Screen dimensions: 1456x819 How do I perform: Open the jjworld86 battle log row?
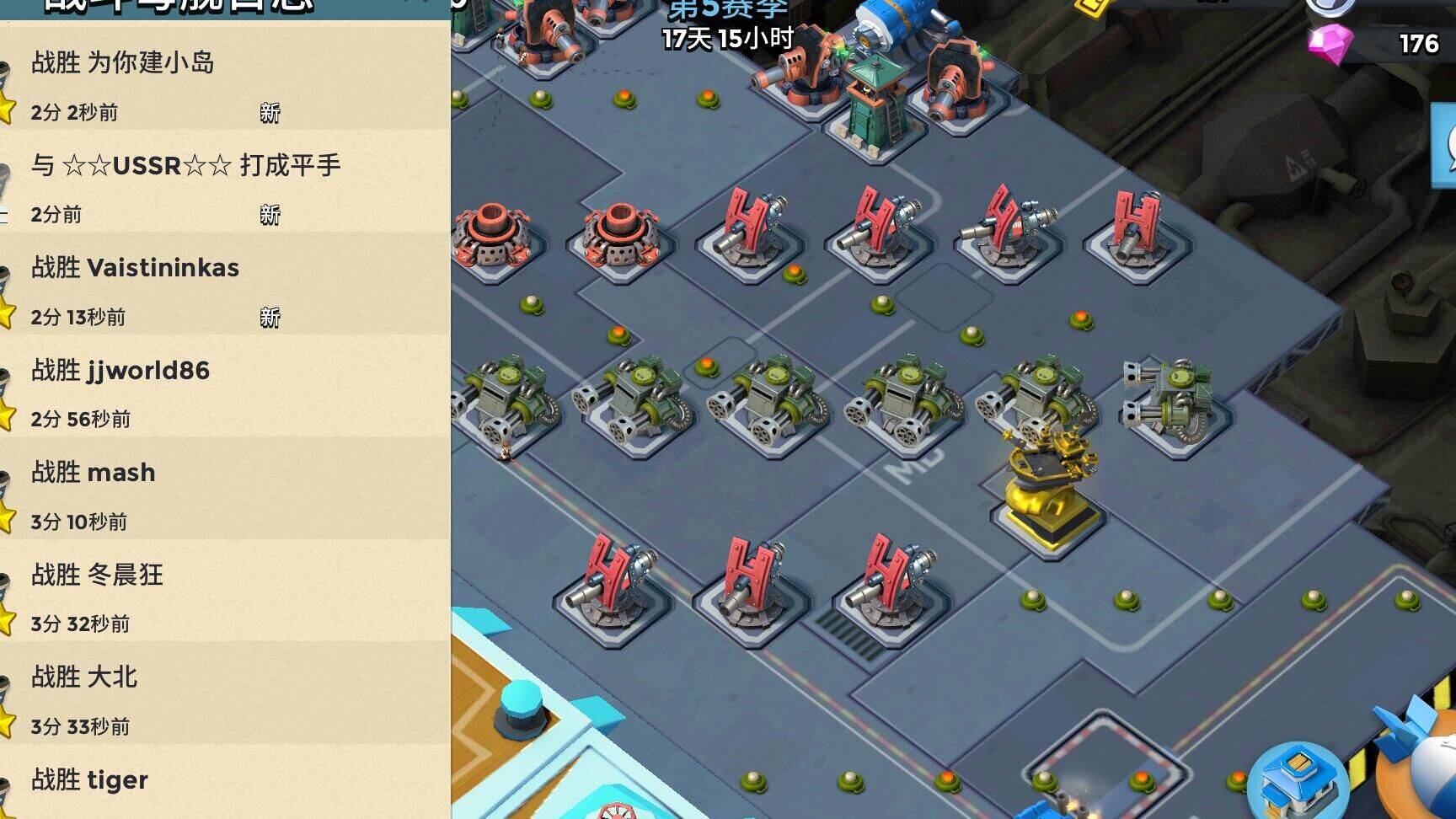(223, 393)
